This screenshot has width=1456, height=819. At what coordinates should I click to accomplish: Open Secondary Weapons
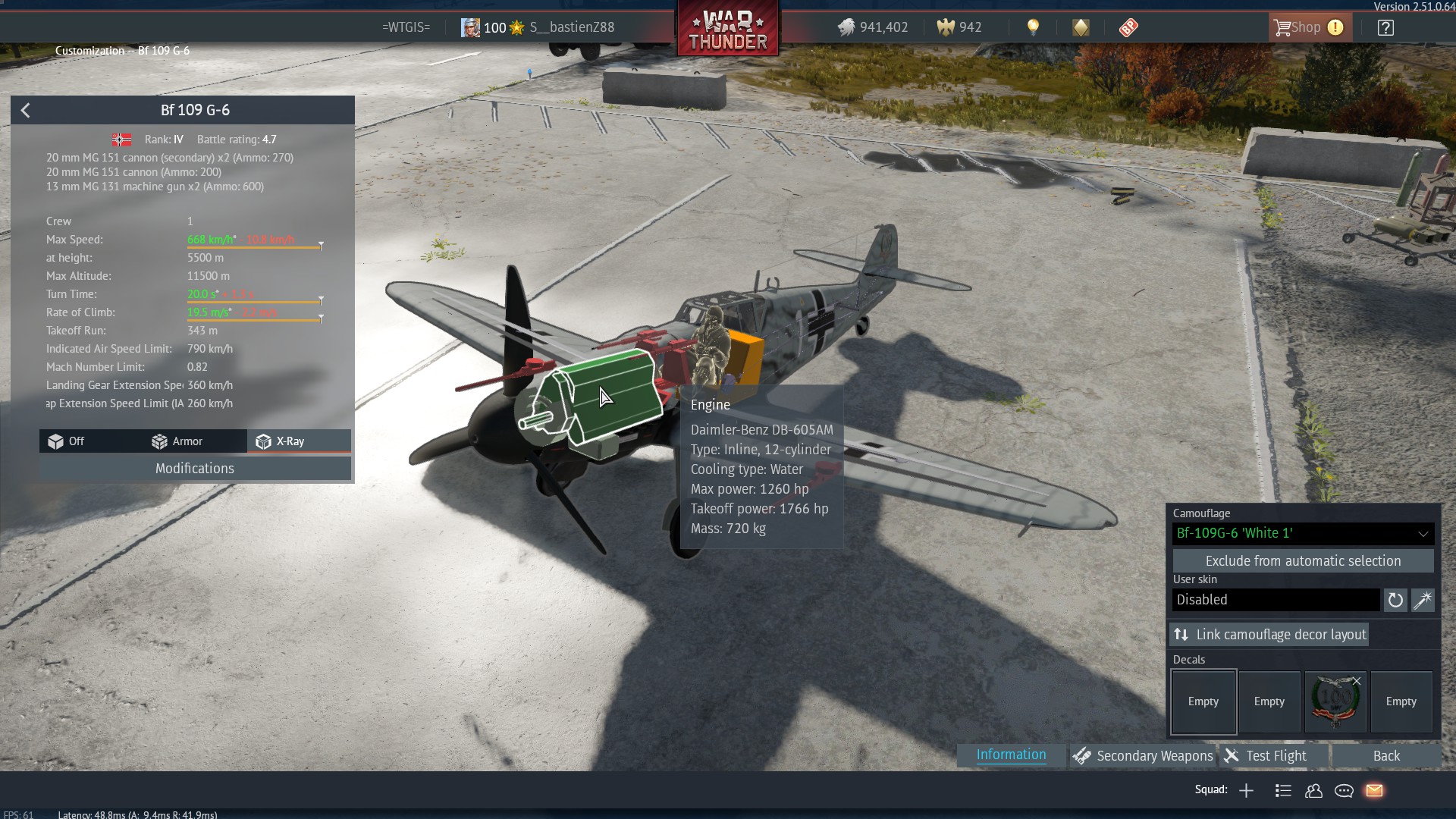click(x=1144, y=756)
